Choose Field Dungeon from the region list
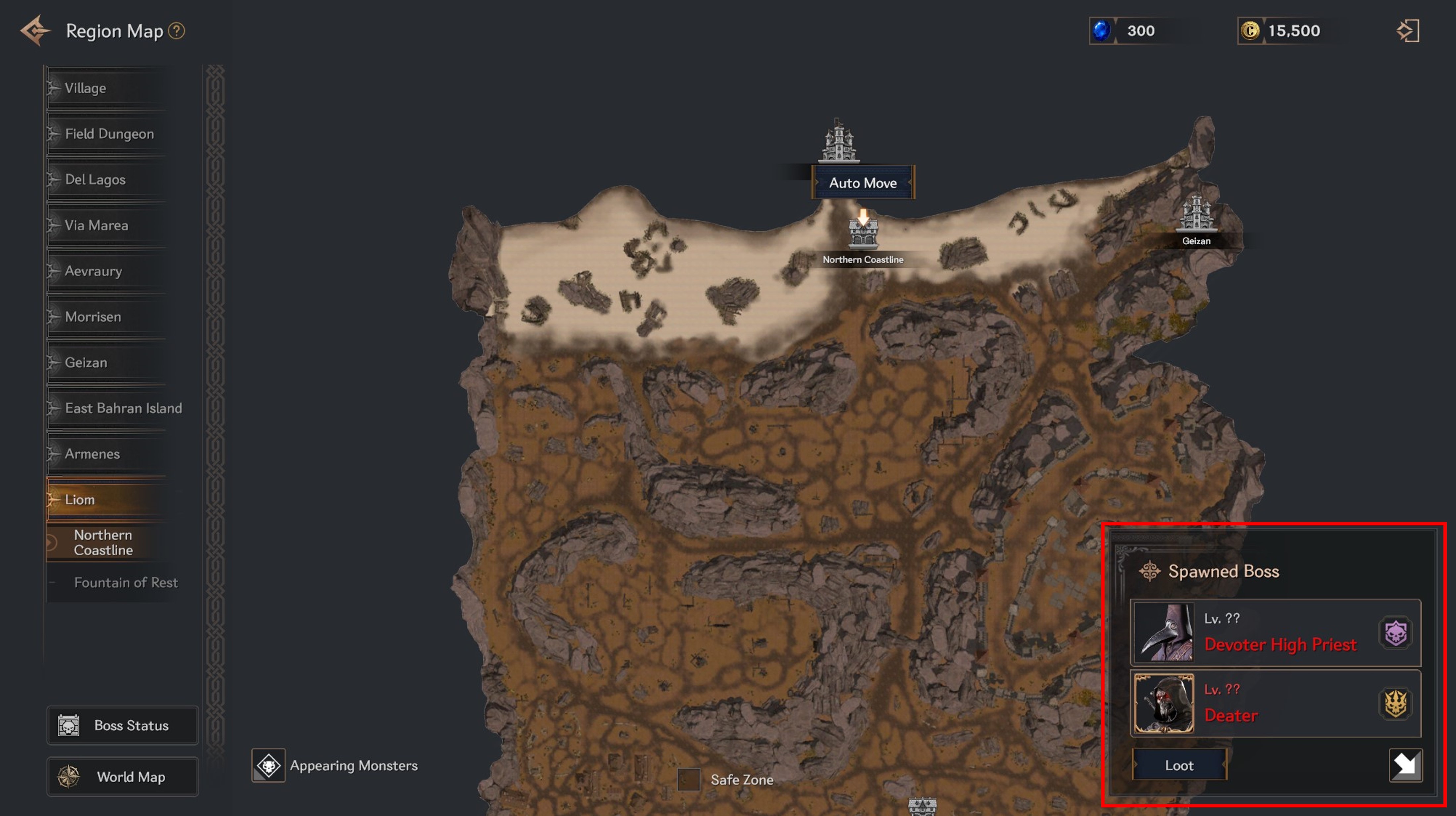This screenshot has height=816, width=1456. [109, 134]
